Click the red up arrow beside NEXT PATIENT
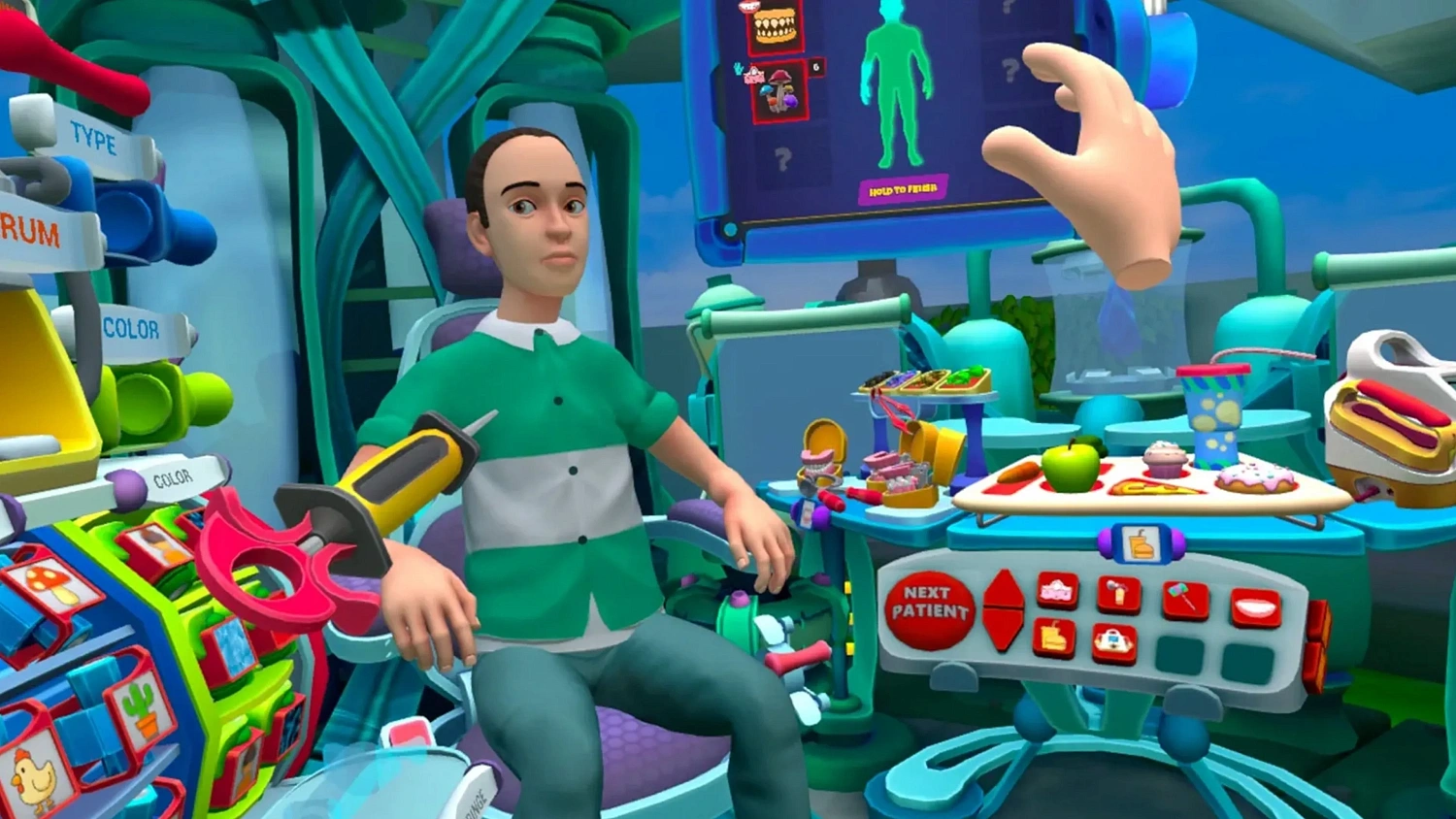The width and height of the screenshot is (1456, 819). (1005, 588)
